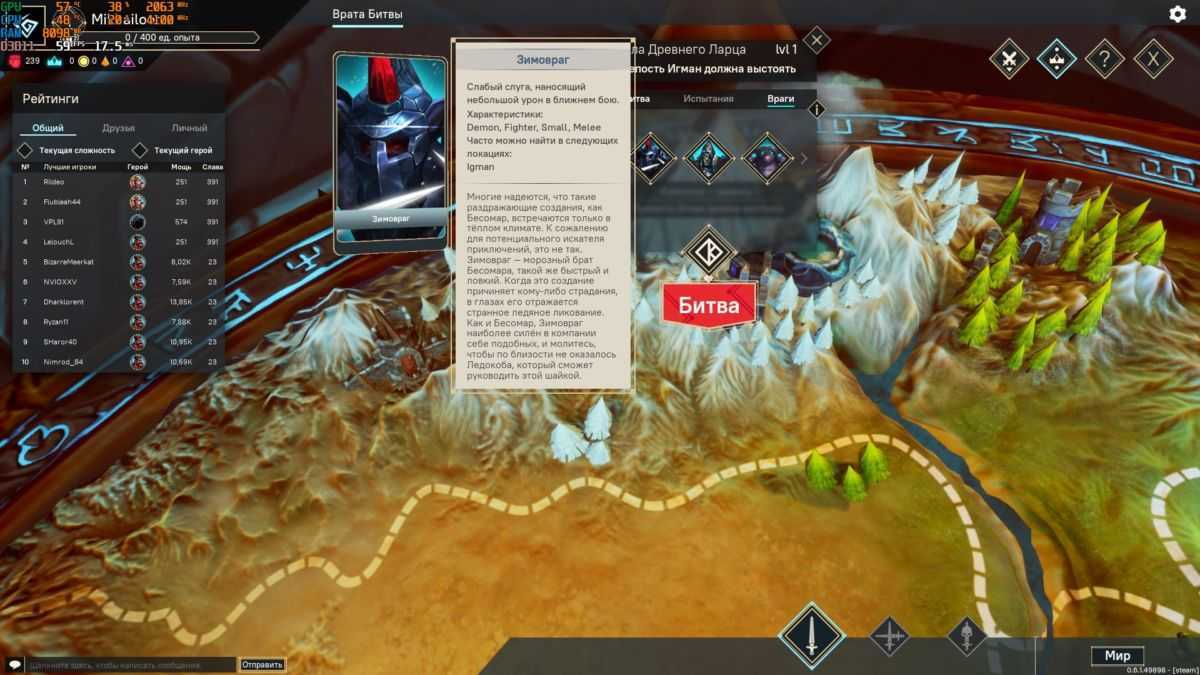
Task: Open the question mark help icon
Action: [x=1104, y=58]
